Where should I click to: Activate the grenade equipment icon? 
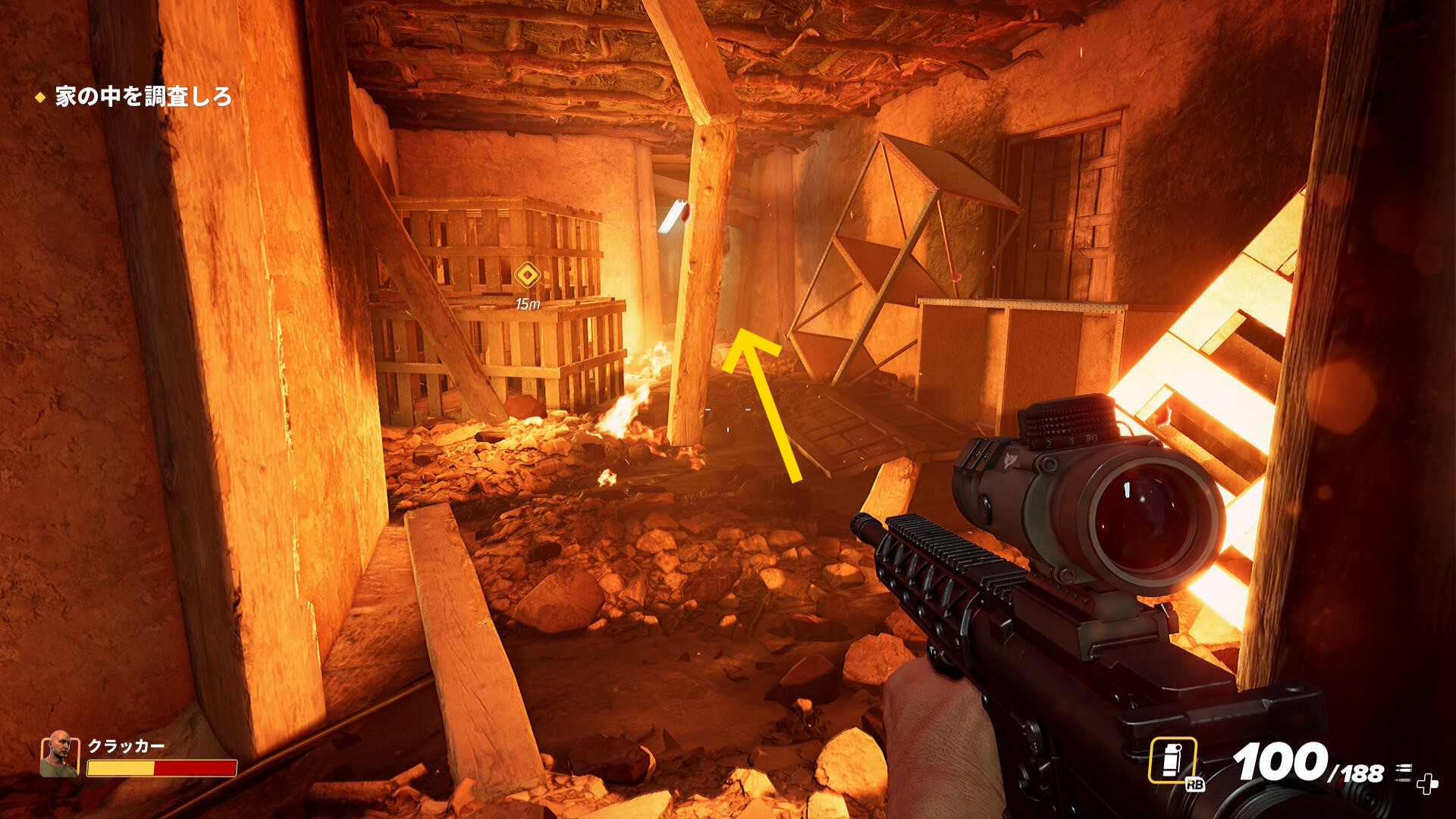coord(1172,760)
